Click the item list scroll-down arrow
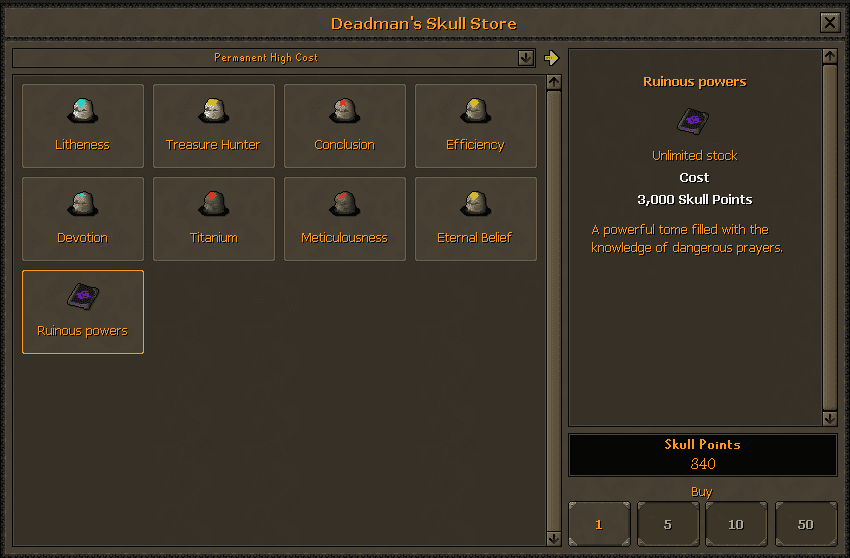The height and width of the screenshot is (558, 850). coord(554,539)
